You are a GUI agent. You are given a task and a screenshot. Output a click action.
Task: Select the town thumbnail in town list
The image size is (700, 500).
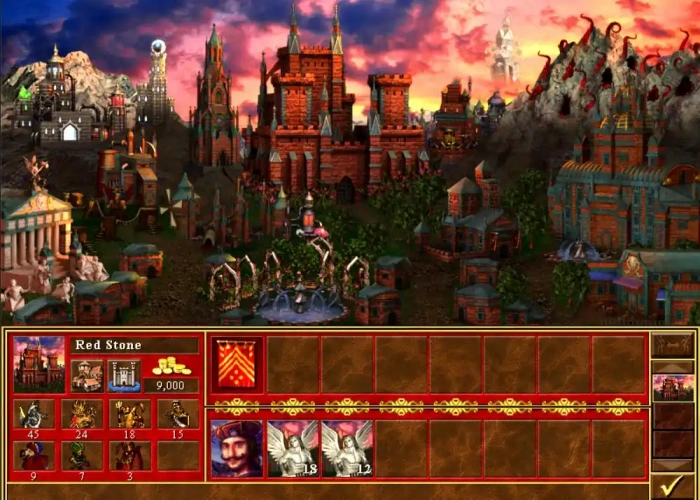point(672,388)
